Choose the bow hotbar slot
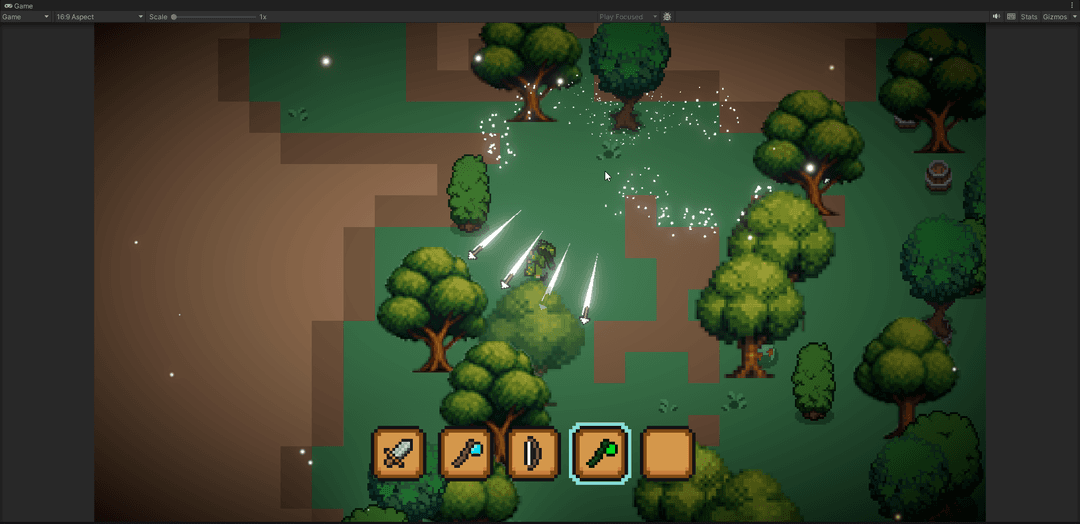 (x=532, y=454)
